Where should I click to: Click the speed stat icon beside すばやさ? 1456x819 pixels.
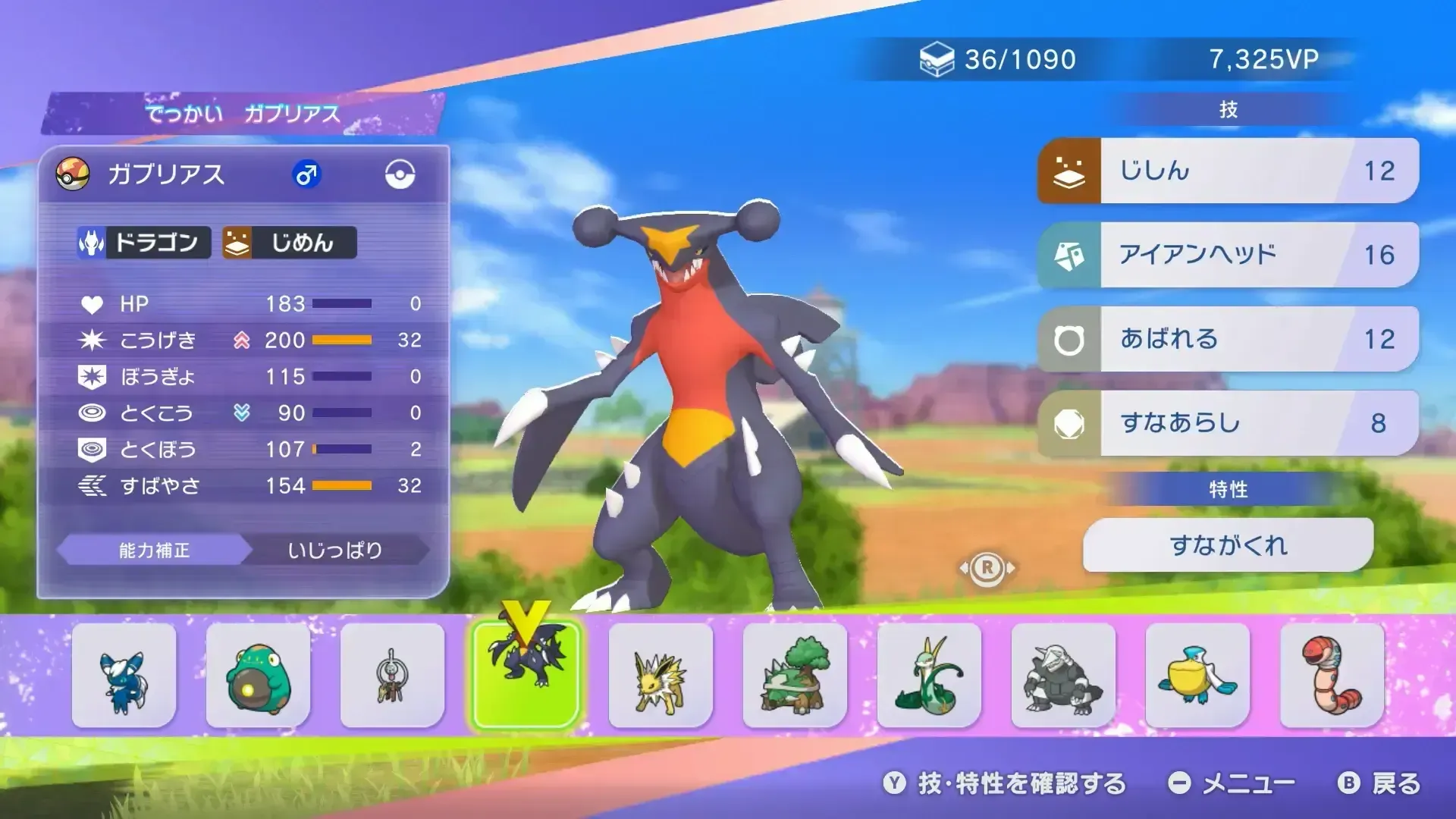(x=94, y=486)
